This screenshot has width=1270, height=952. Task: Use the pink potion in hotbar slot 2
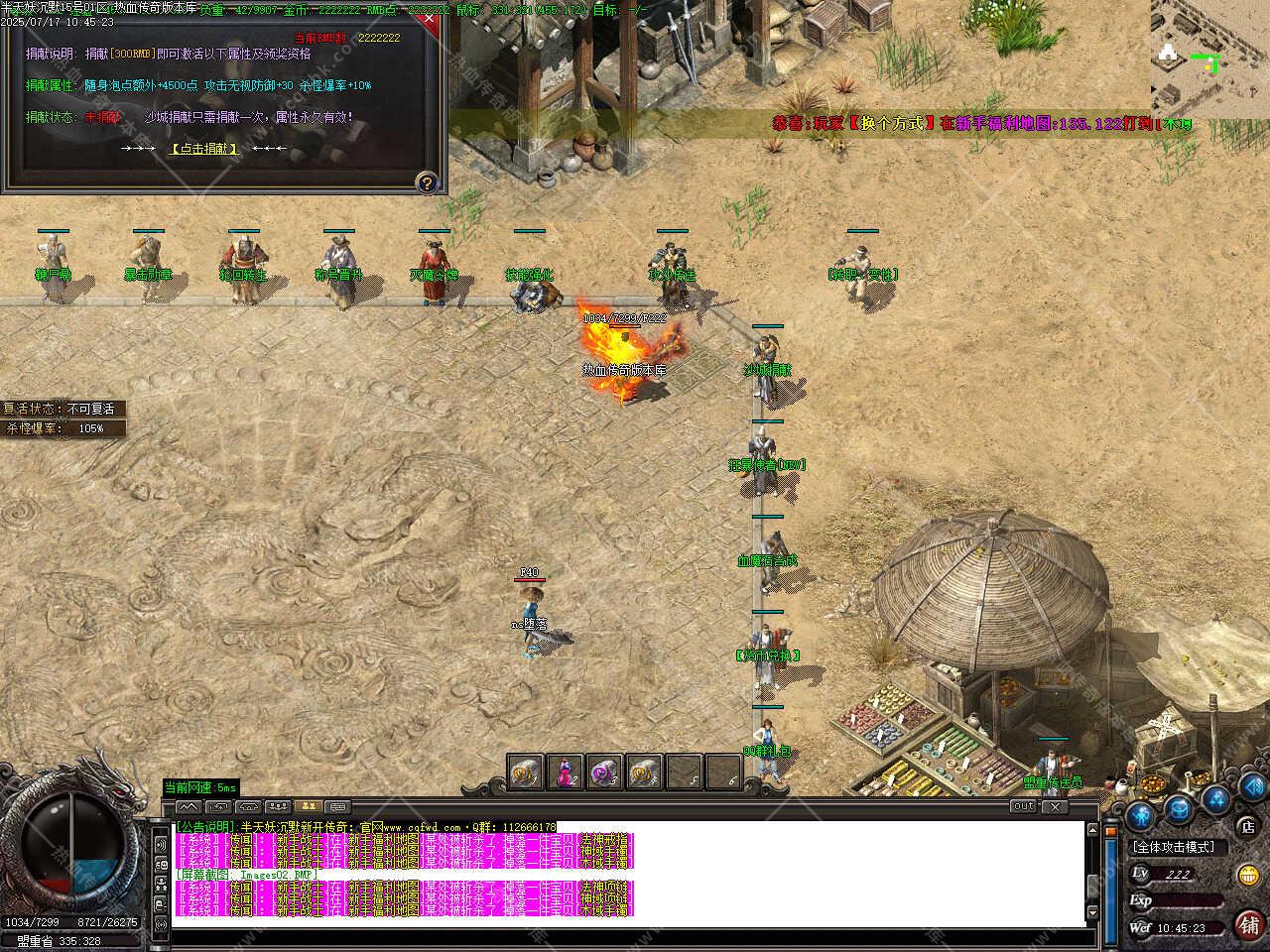pos(566,772)
